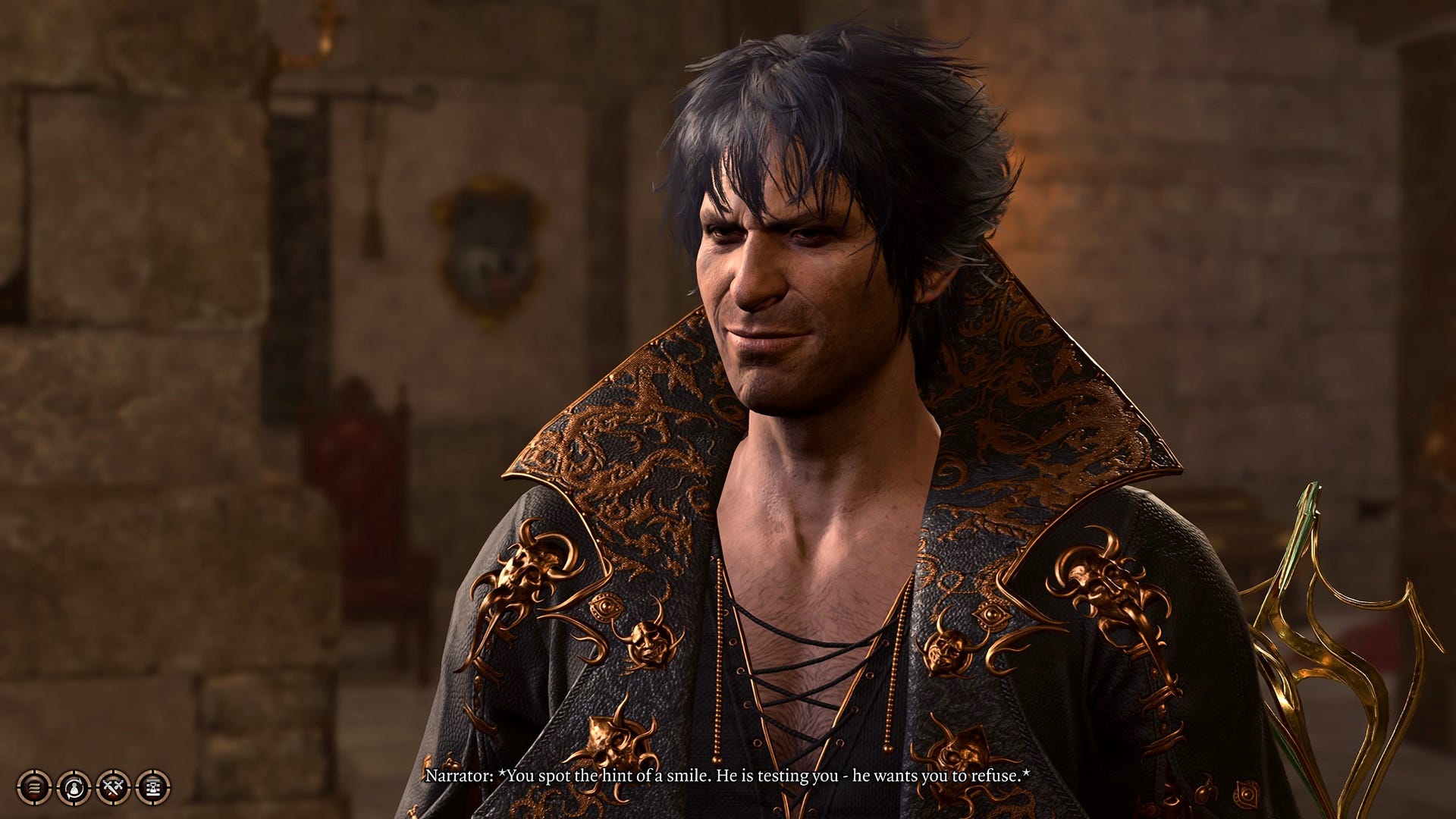Image resolution: width=1456 pixels, height=819 pixels.
Task: Click the character swap icon with circling arrows
Action: 74,787
